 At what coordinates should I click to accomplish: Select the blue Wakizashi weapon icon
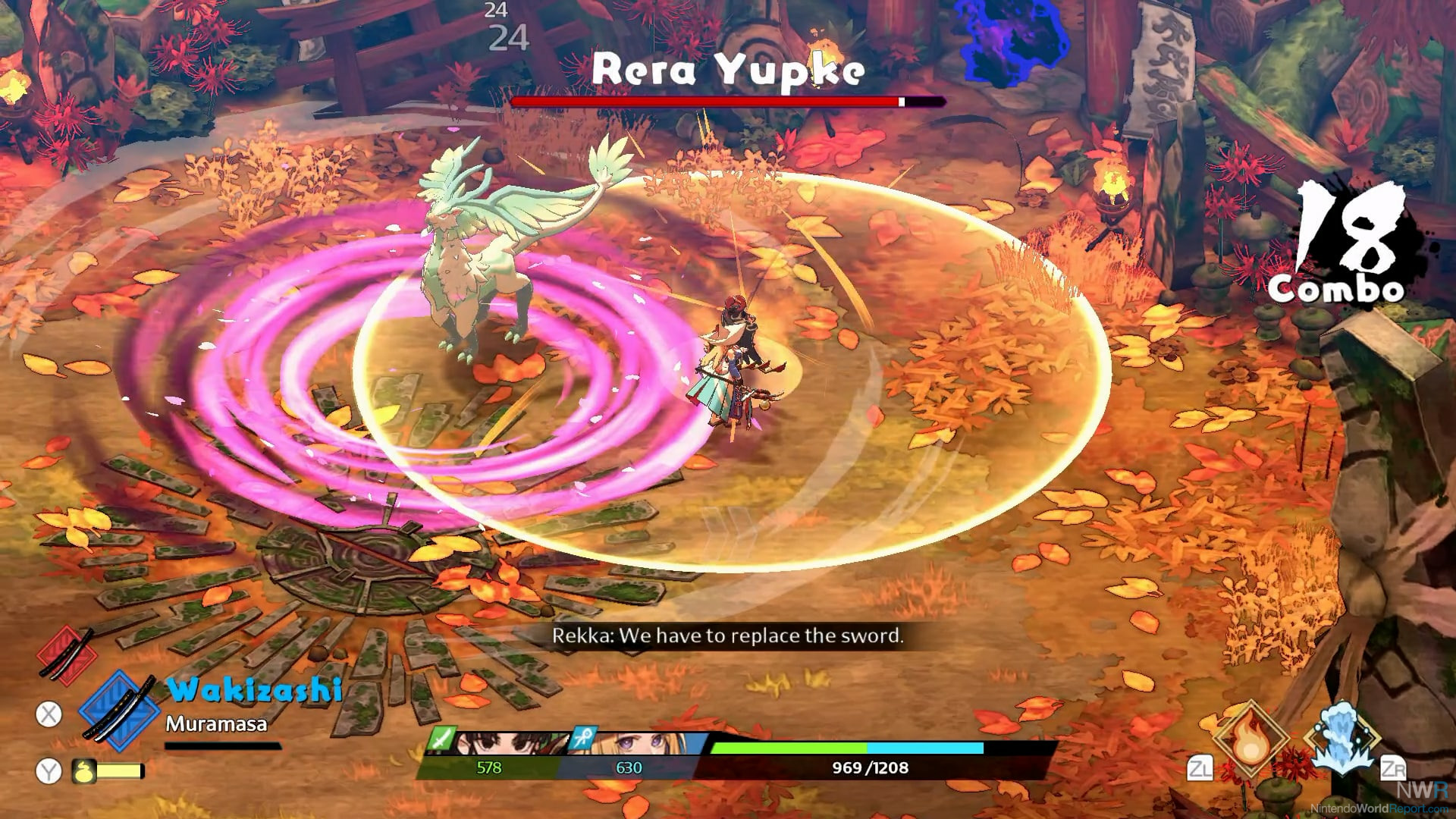[x=119, y=713]
